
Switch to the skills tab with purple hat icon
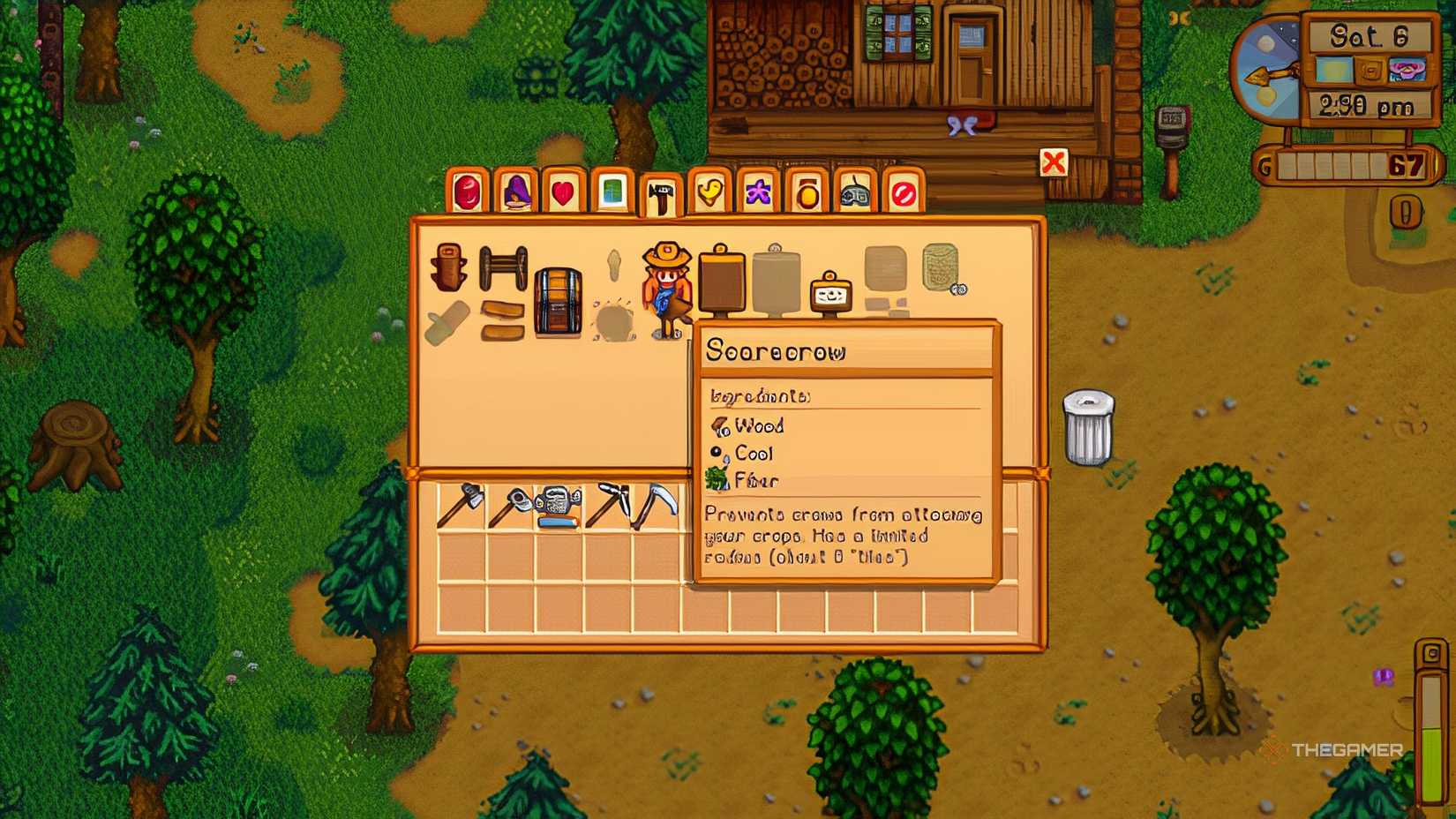pos(516,192)
